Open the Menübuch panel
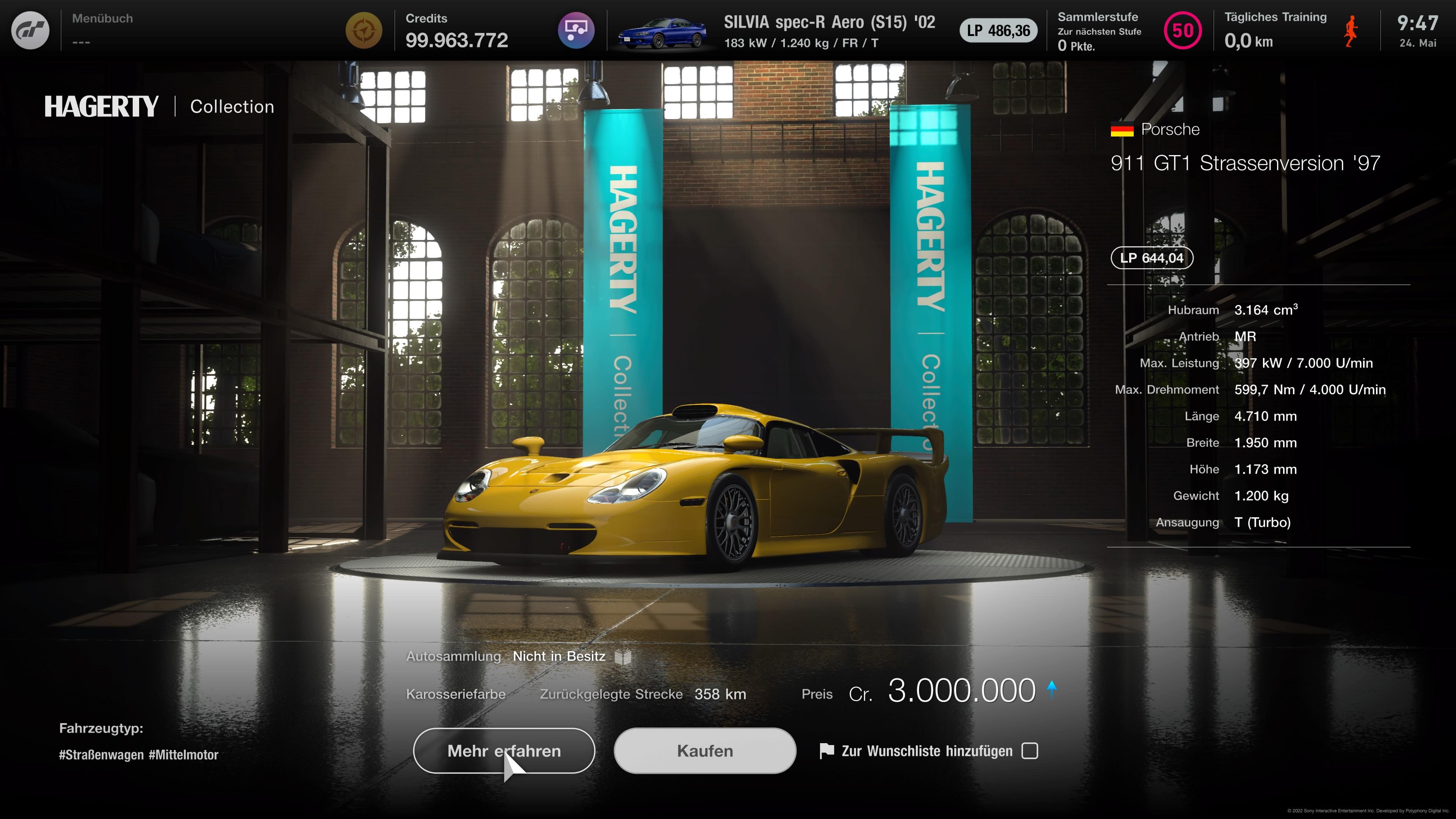 [102, 30]
